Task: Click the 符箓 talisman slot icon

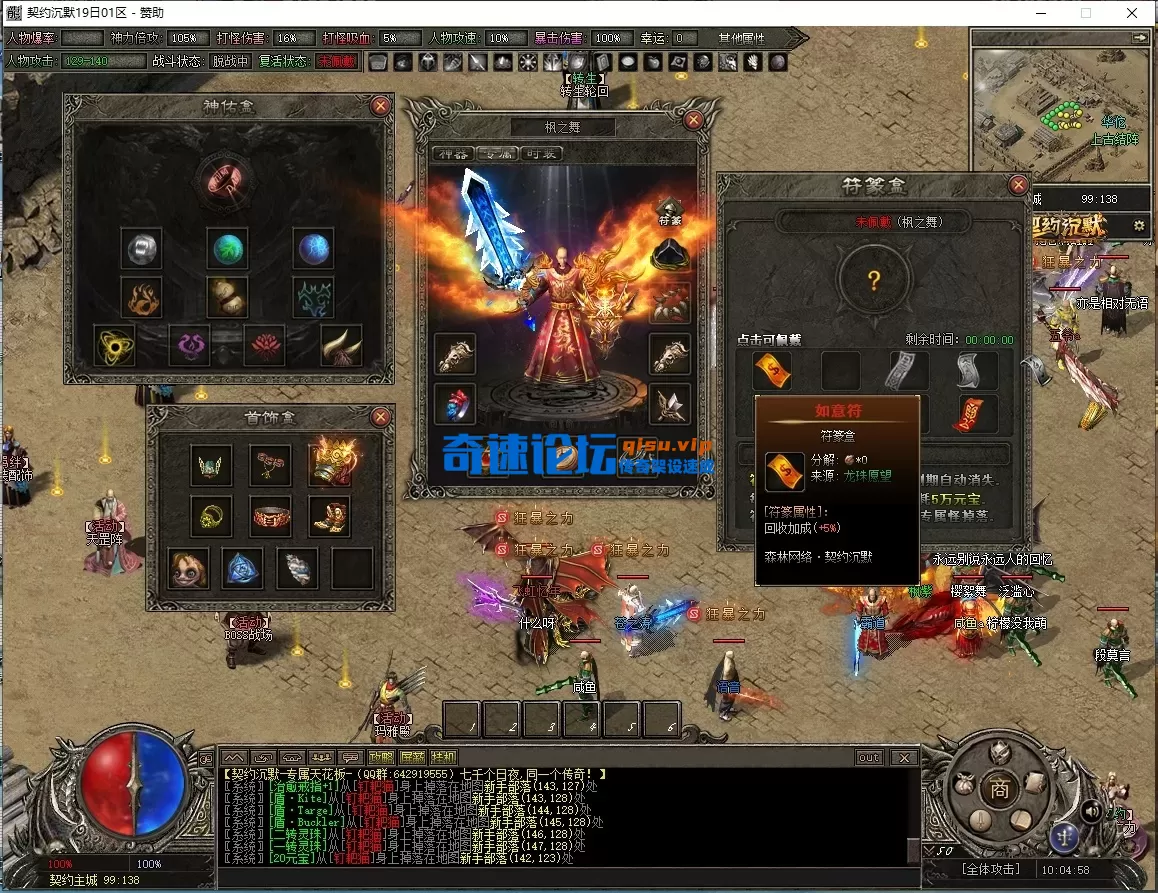Action: 669,212
